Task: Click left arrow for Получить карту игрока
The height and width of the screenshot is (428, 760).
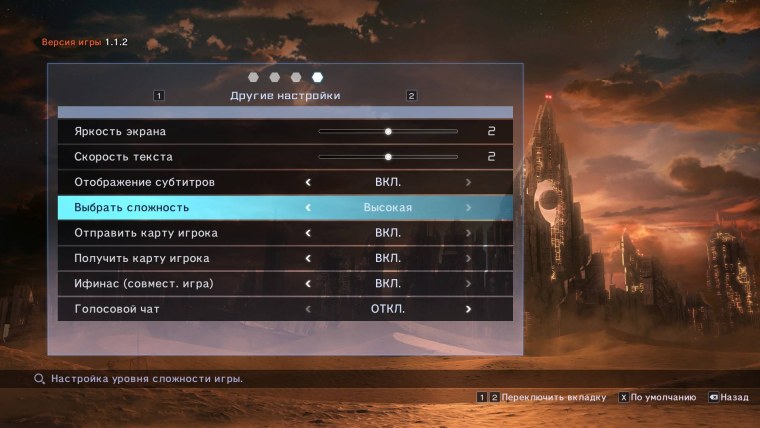Action: coord(308,259)
